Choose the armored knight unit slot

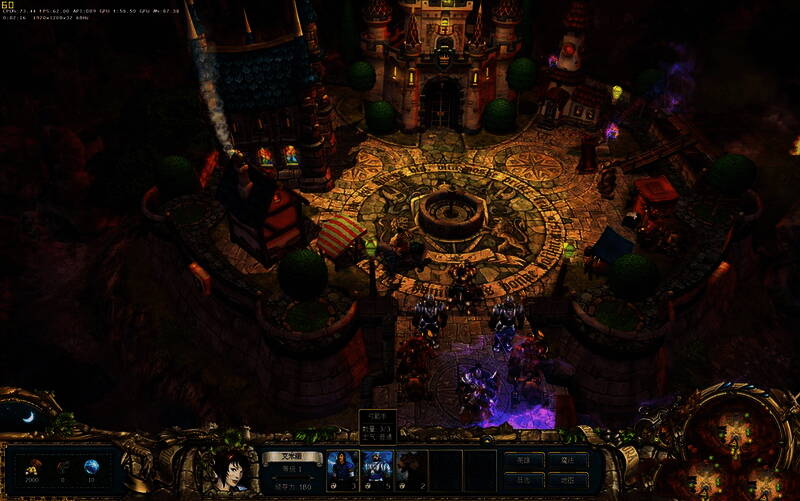click(x=377, y=470)
